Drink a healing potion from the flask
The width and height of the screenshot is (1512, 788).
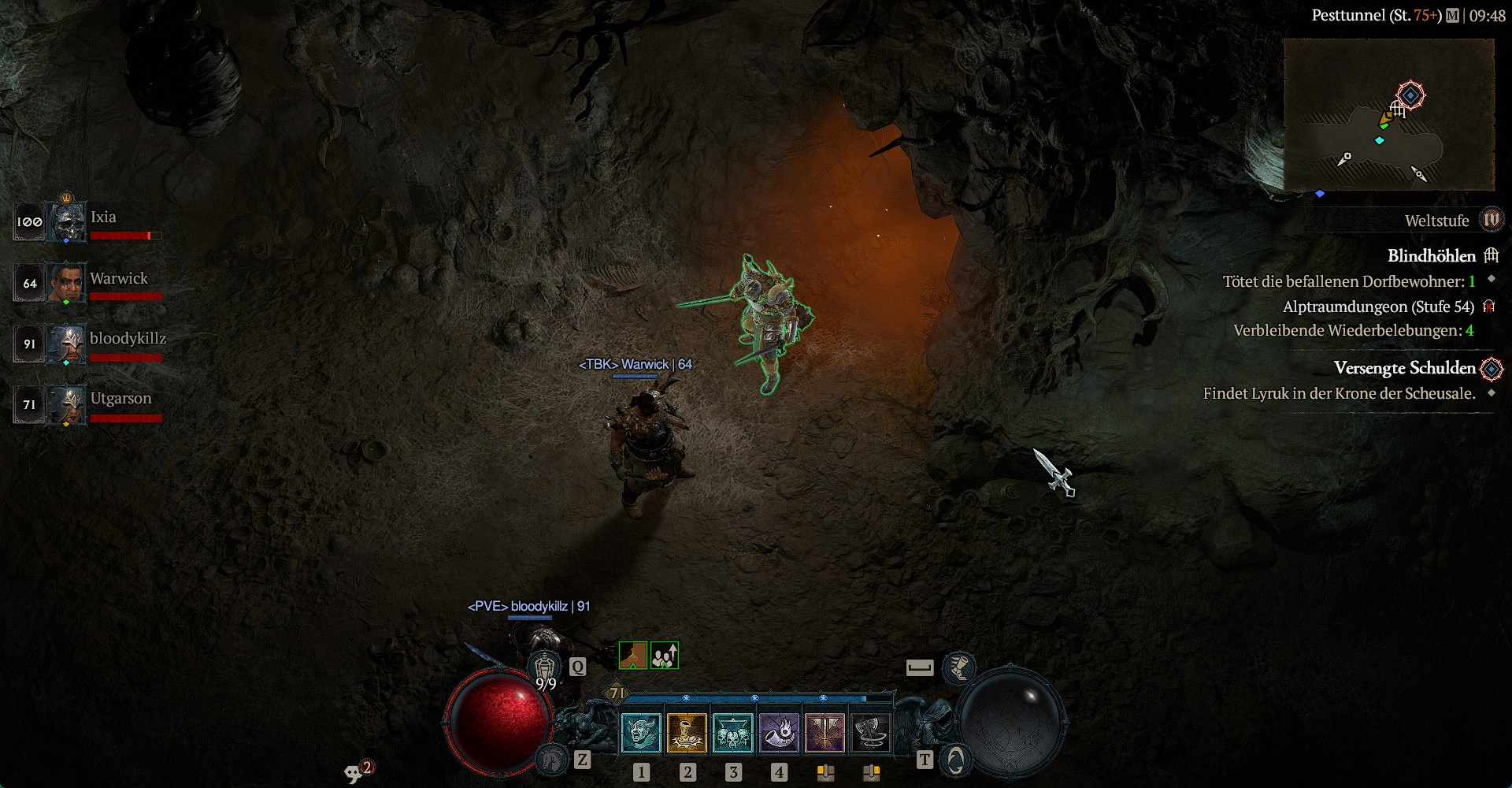(x=546, y=671)
